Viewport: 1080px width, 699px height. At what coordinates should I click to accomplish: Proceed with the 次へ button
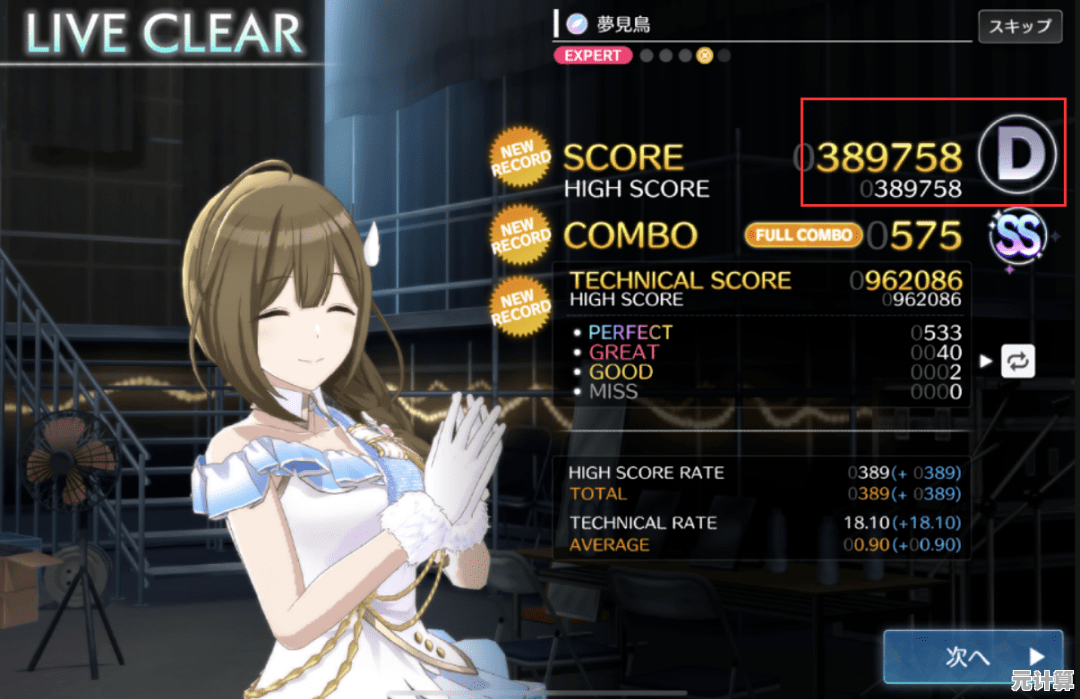(x=971, y=655)
